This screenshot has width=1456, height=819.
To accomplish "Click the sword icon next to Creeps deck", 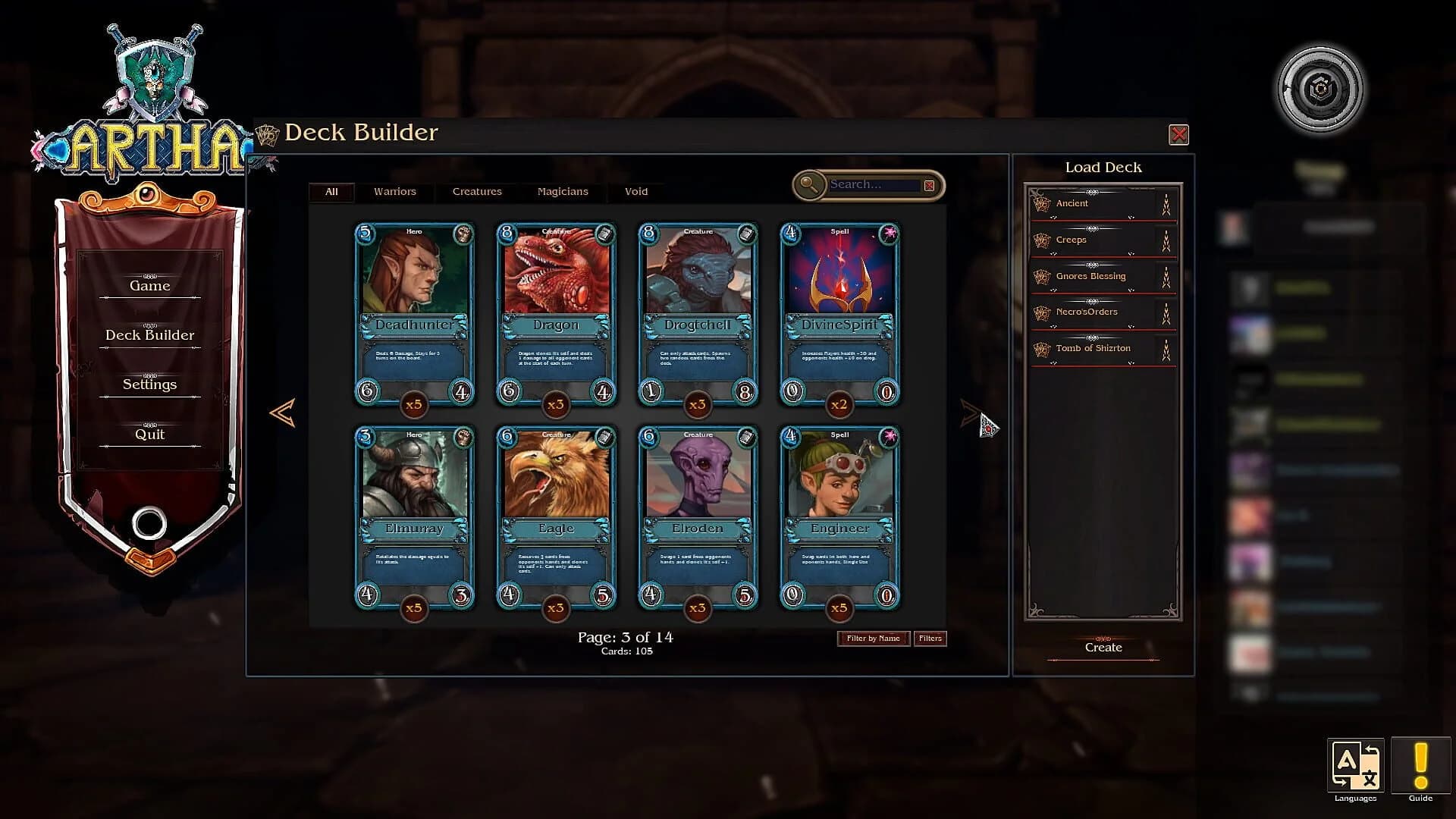I will tap(1166, 240).
